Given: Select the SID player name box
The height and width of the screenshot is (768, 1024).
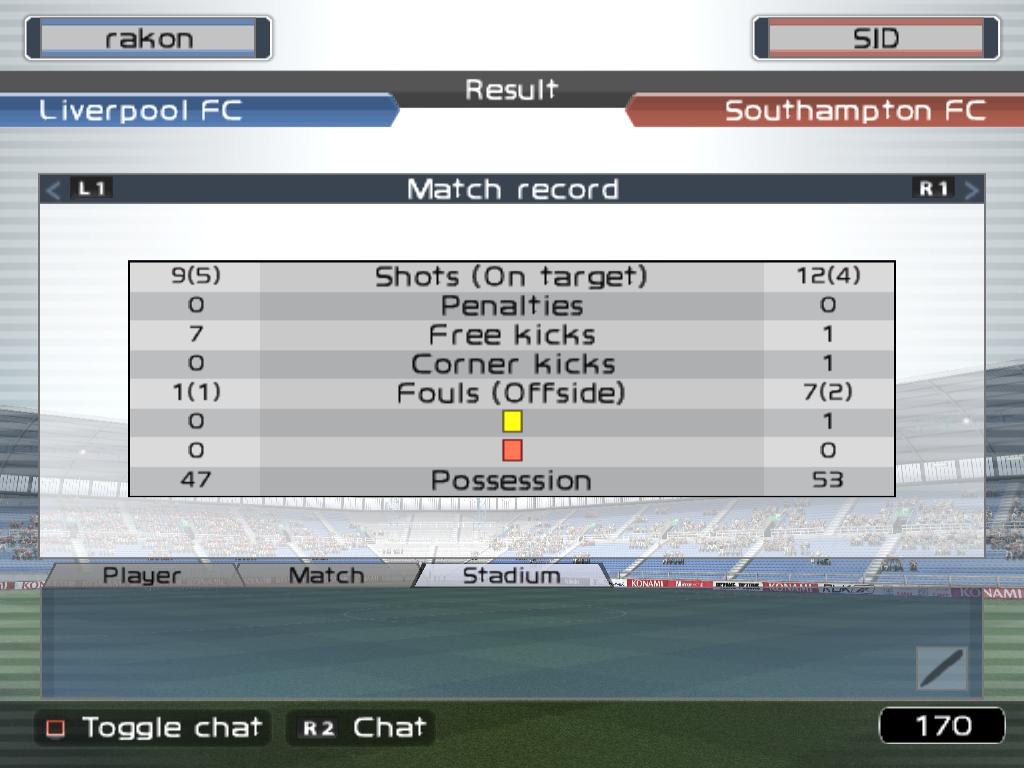Looking at the screenshot, I should [875, 39].
